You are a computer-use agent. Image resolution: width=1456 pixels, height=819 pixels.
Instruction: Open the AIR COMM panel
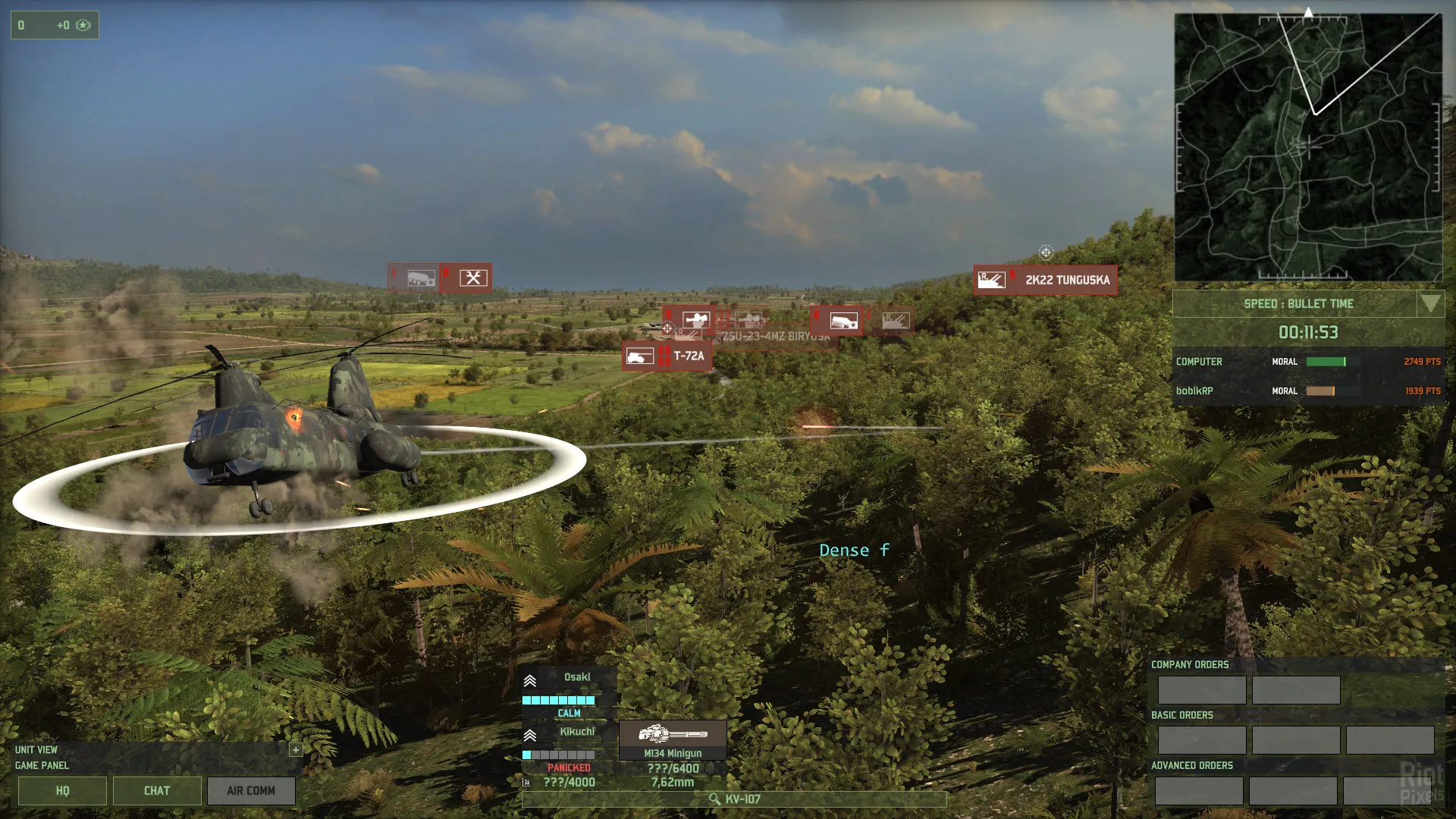click(251, 791)
